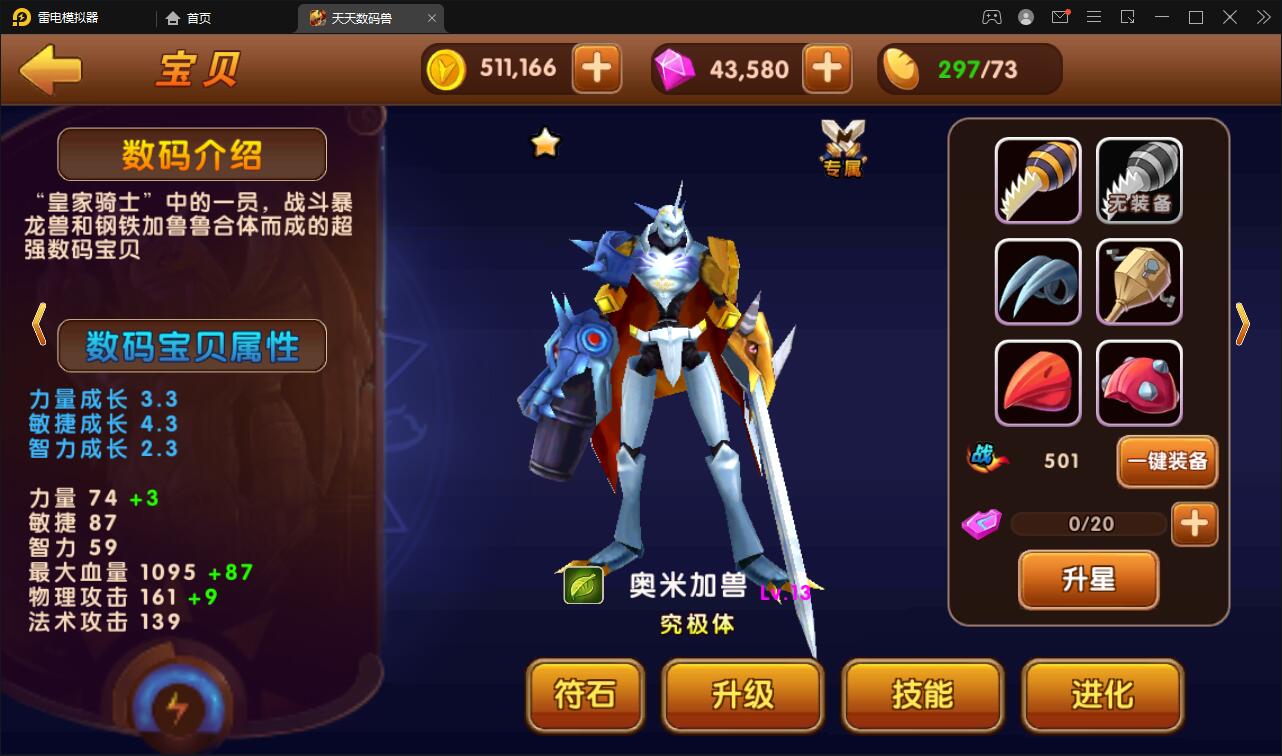The height and width of the screenshot is (756, 1282).
Task: Click the 0/20 gem progress bar
Action: pos(1088,523)
